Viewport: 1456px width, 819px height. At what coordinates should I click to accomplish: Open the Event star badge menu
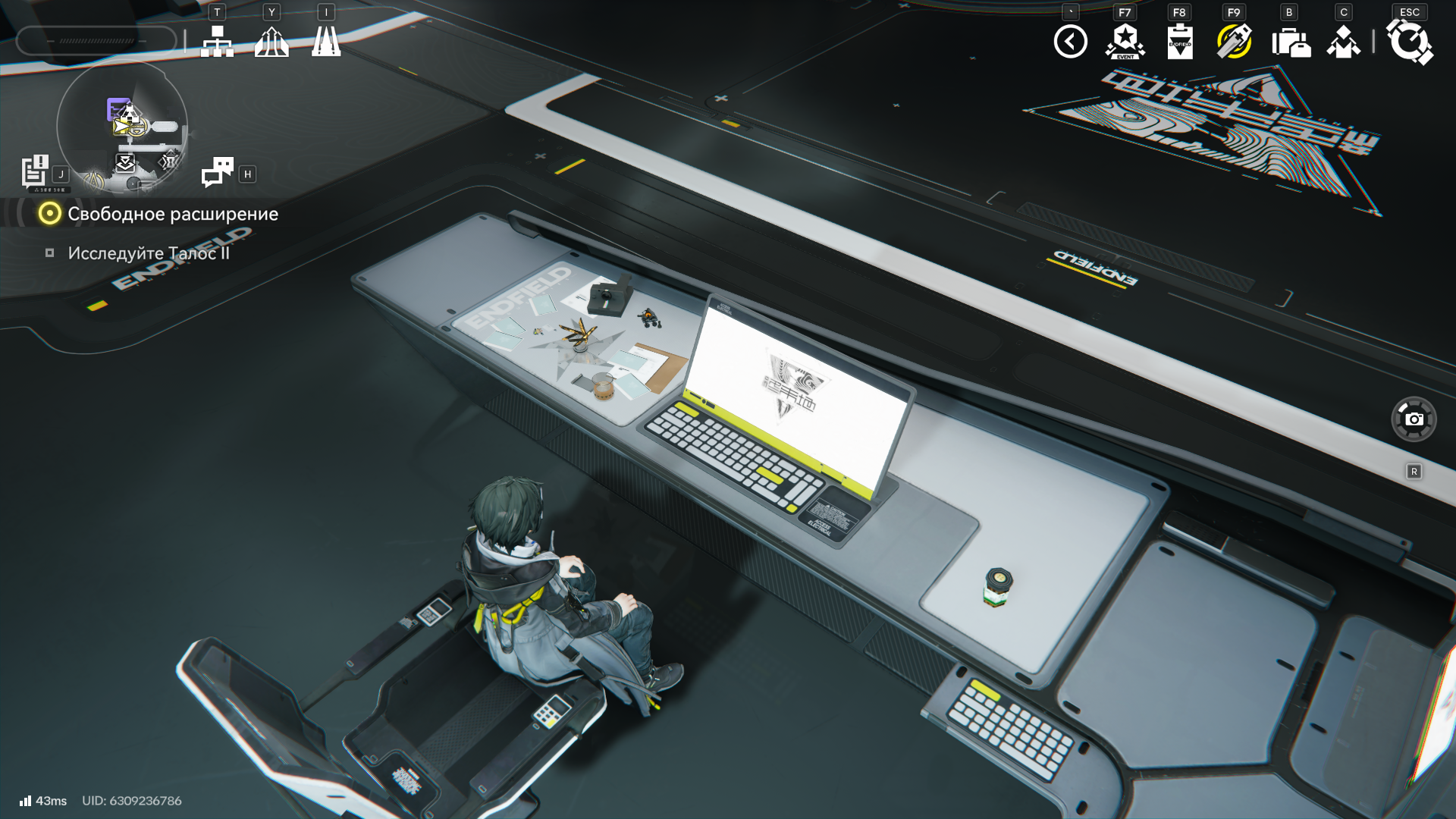(x=1125, y=42)
